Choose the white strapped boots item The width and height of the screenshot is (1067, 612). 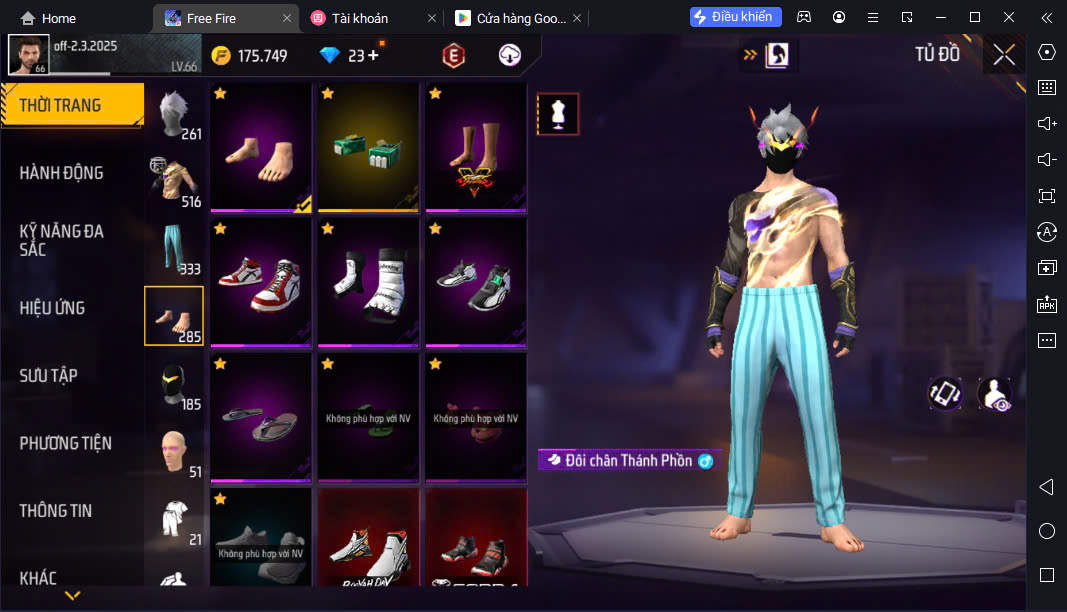point(368,283)
